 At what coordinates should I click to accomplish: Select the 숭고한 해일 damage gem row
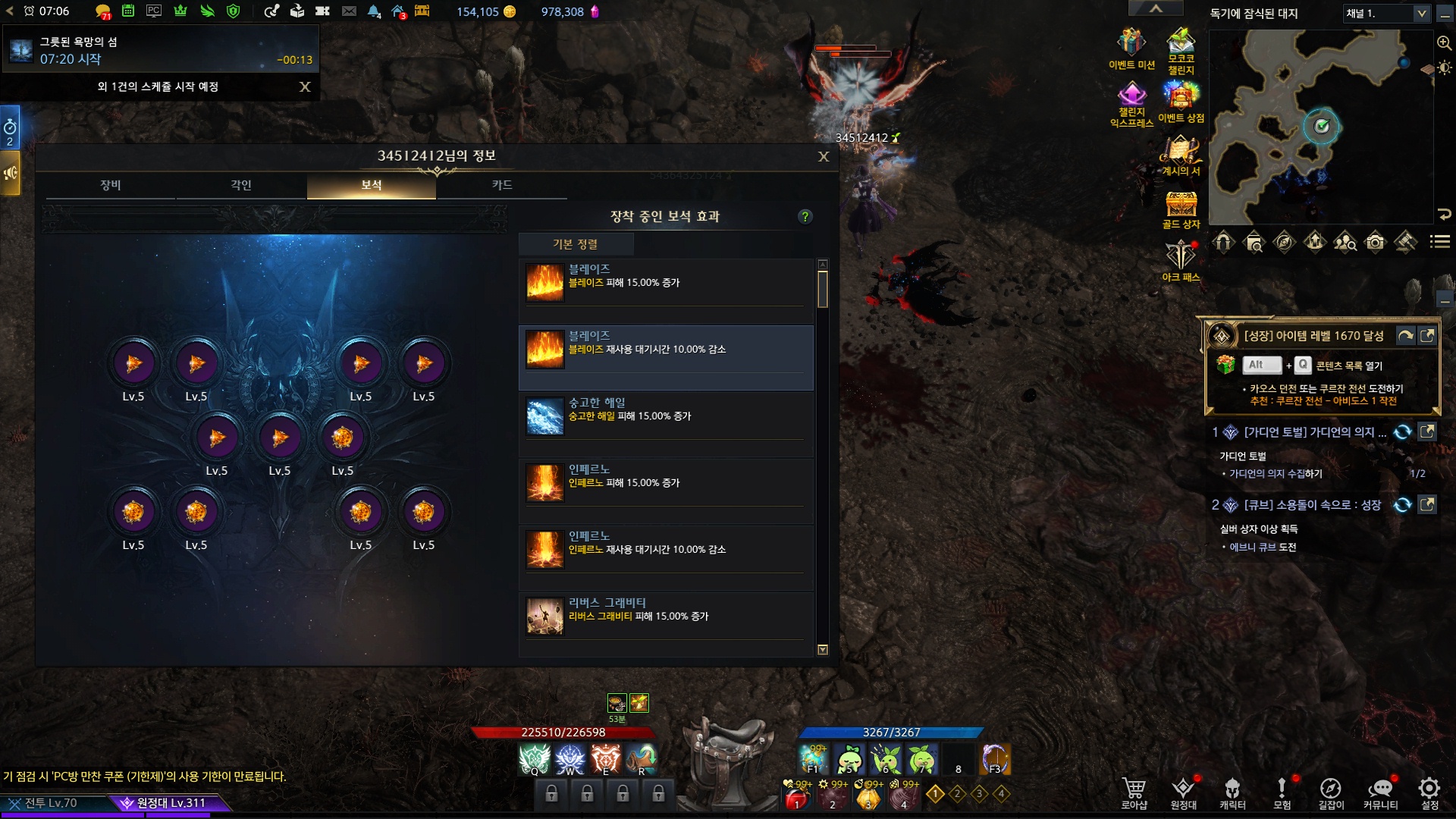coord(666,416)
